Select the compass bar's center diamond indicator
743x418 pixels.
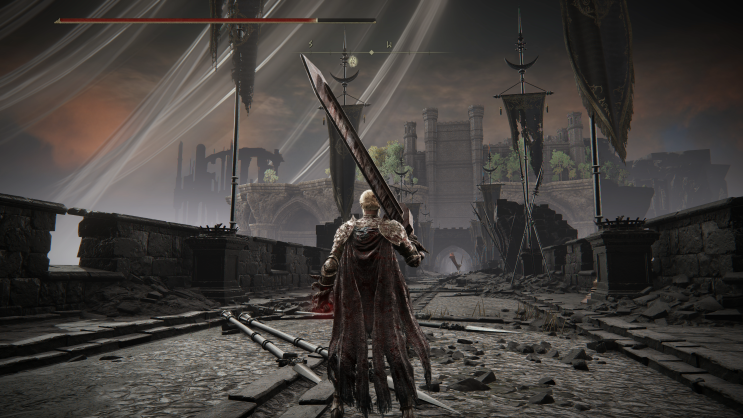(370, 52)
